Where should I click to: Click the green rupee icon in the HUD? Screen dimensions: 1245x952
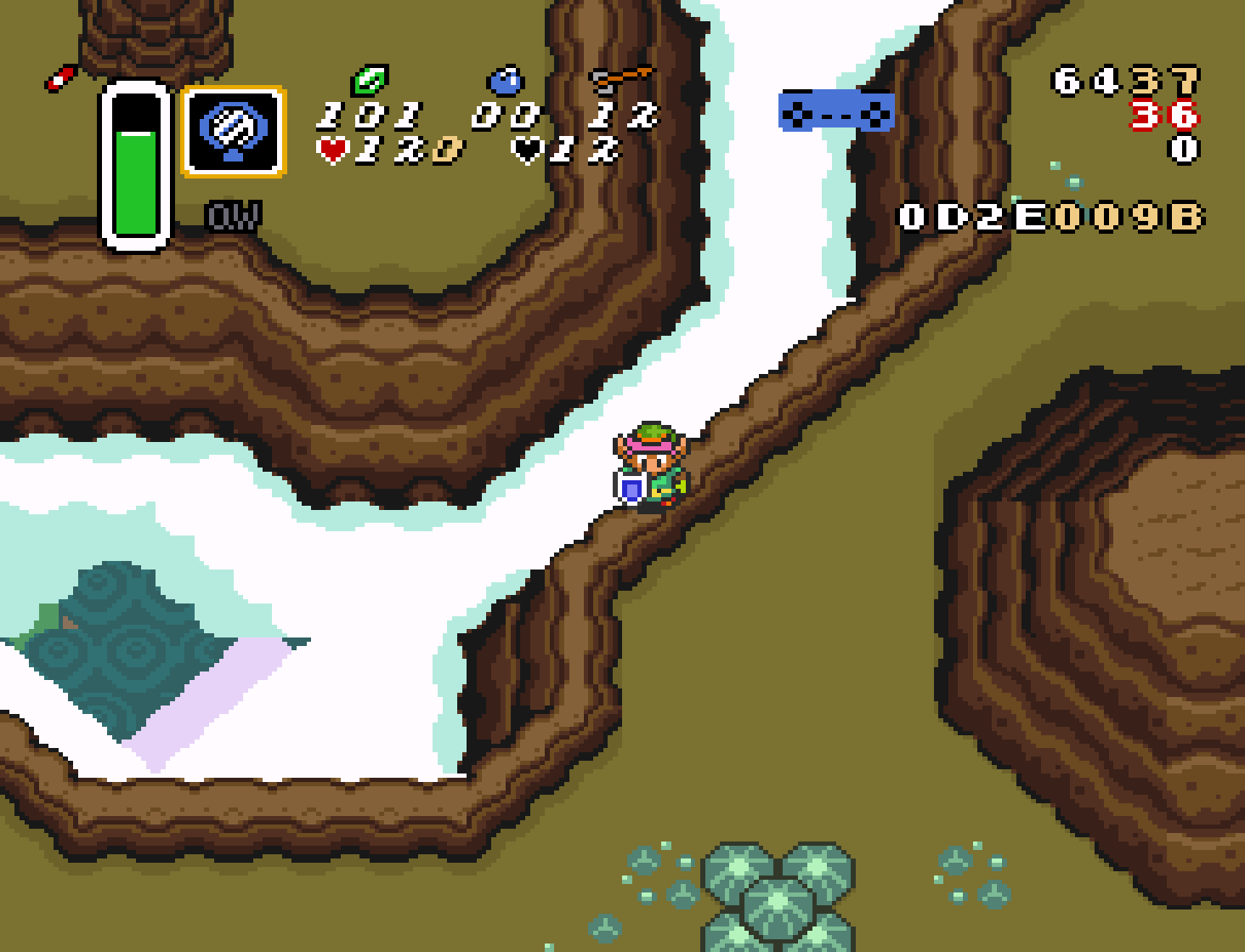point(369,81)
